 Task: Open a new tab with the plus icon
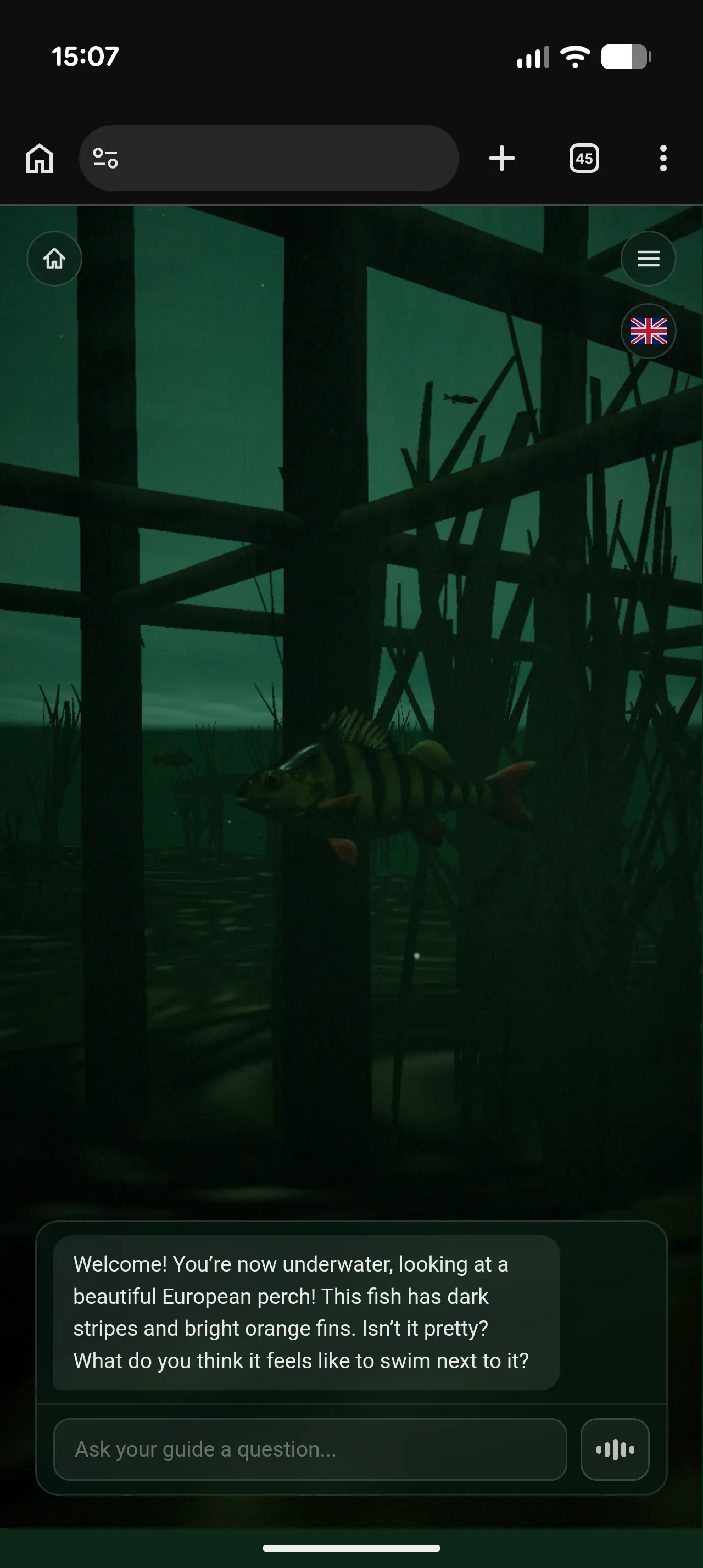[501, 158]
